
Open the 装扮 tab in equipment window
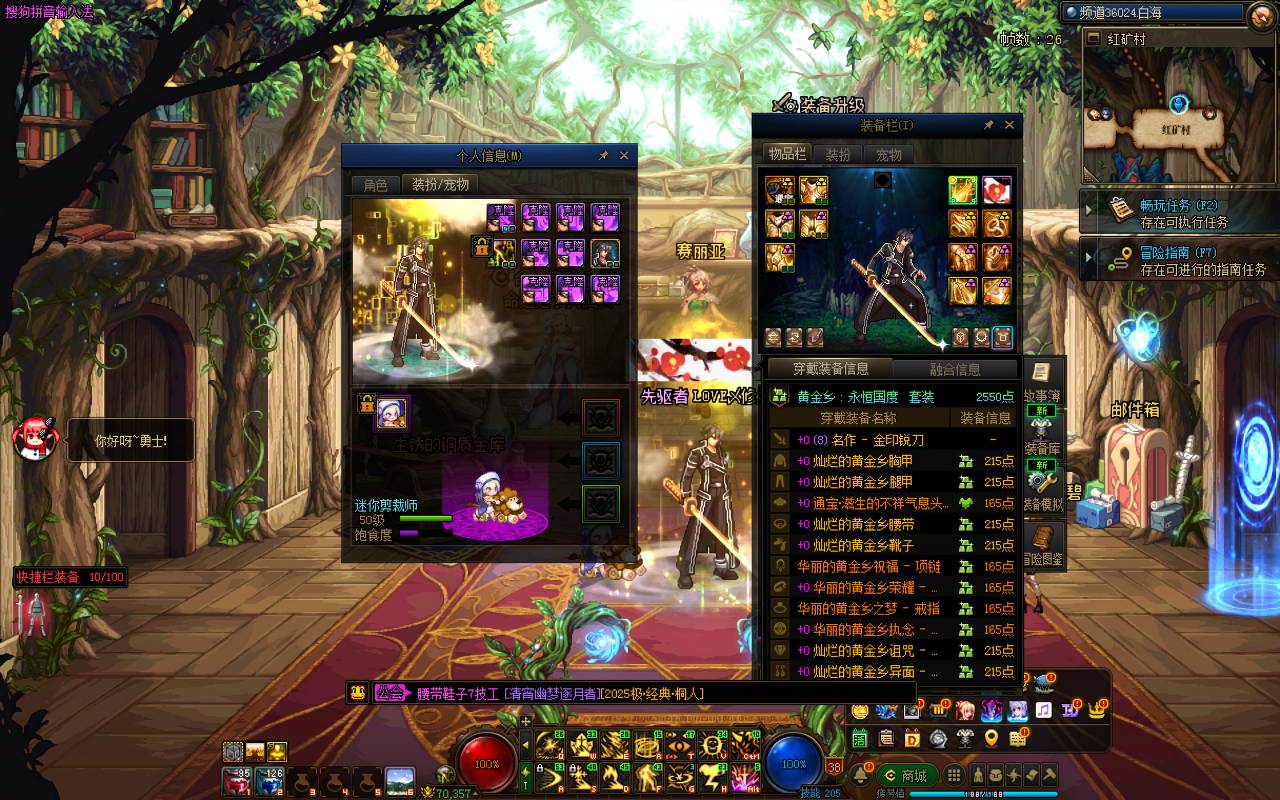click(x=838, y=155)
